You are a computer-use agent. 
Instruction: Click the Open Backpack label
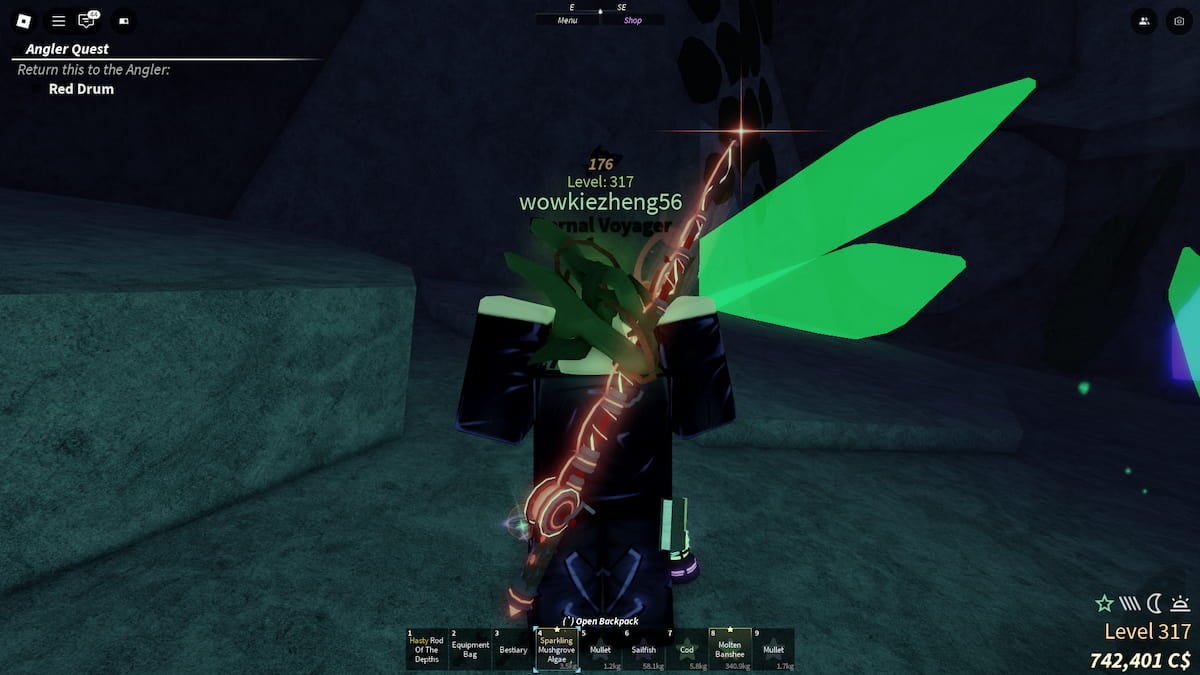pyautogui.click(x=600, y=621)
